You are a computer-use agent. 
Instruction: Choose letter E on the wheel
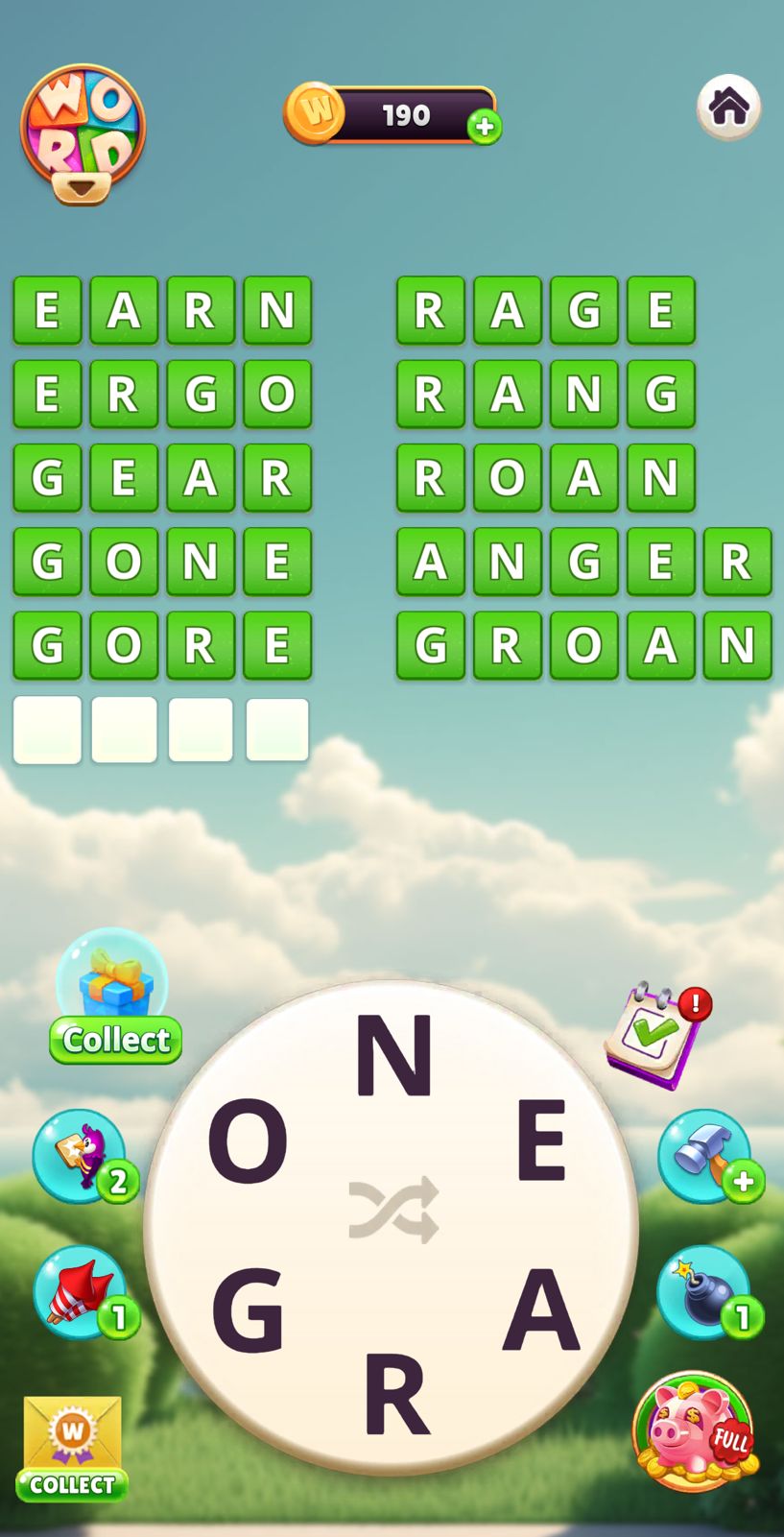[x=540, y=1141]
